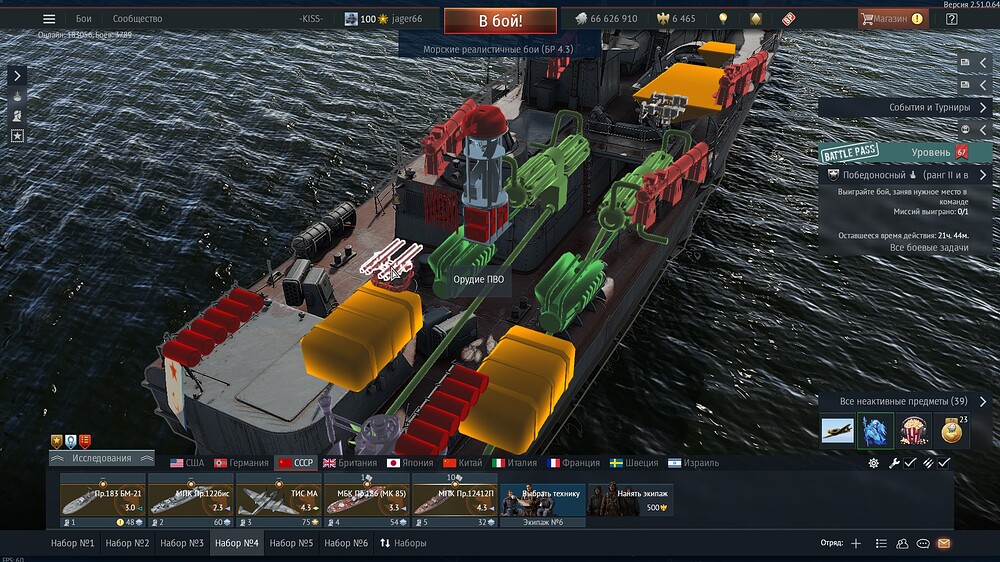Open the hamburger main menu
The image size is (1000, 562).
49,19
